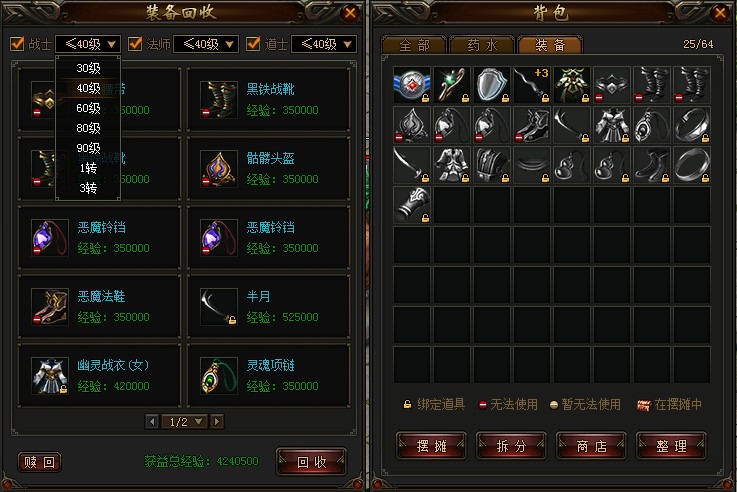Go to the next recycle list page

coord(217,421)
